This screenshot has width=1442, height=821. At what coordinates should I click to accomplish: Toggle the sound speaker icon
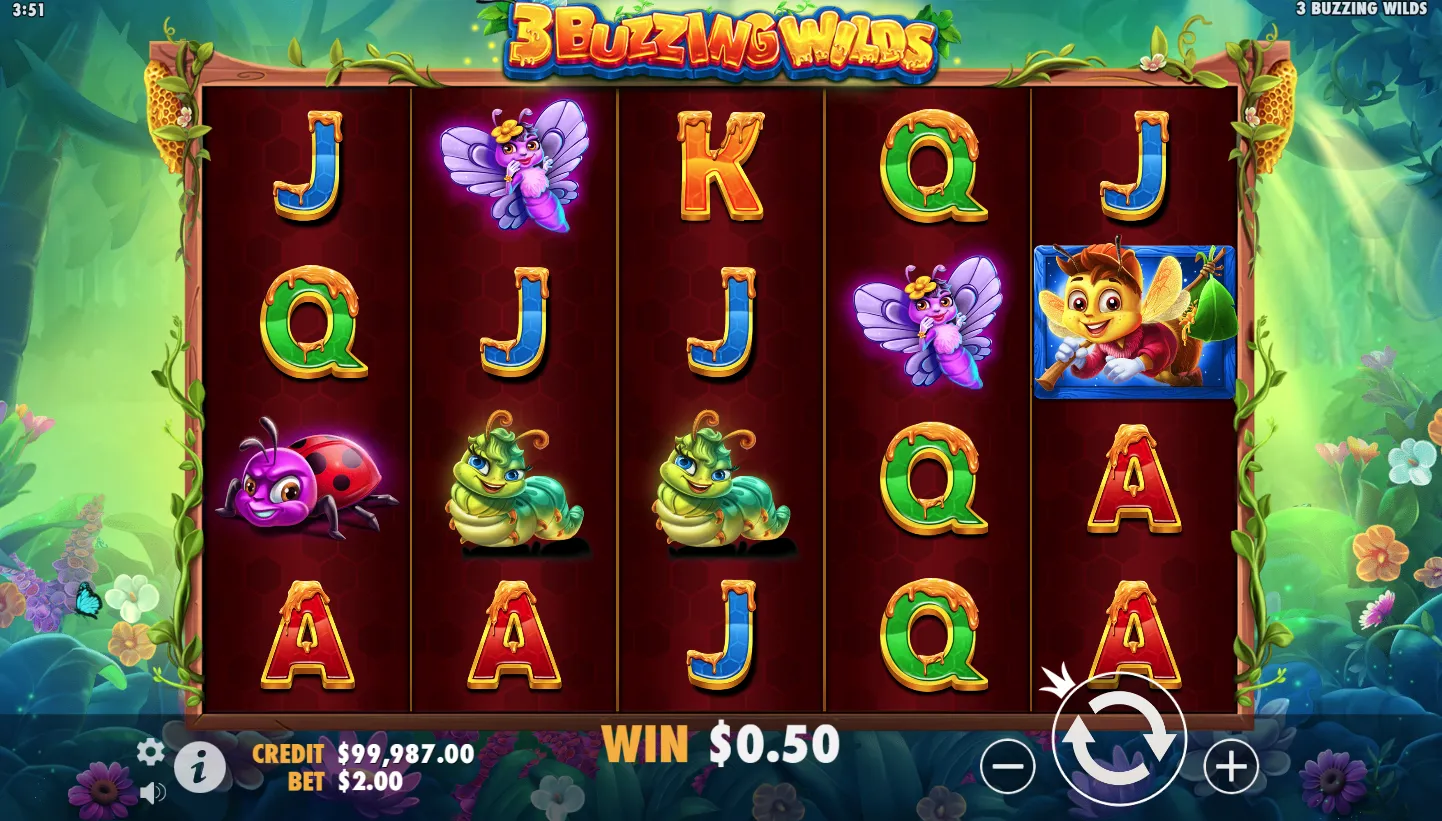(152, 794)
